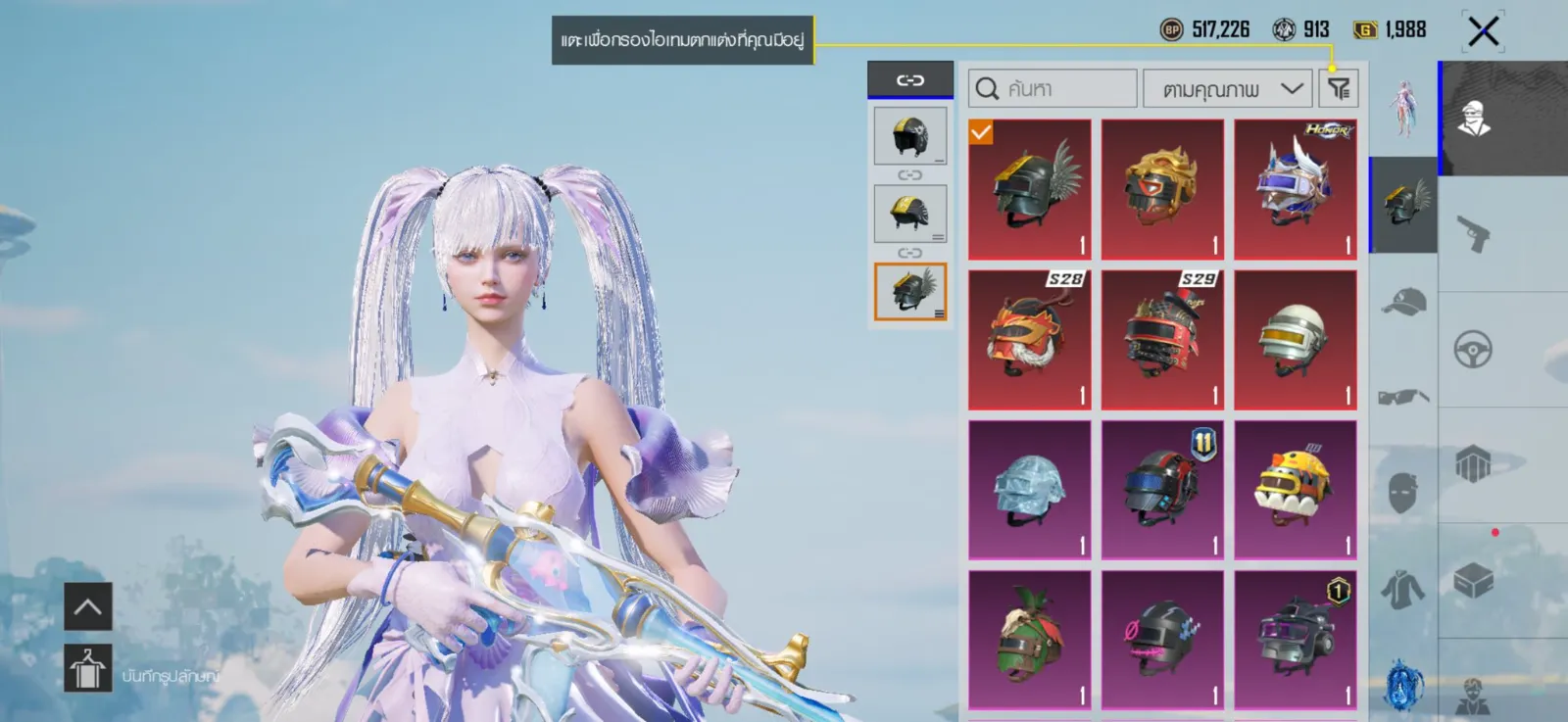Save the outfit with the hanger button
Image resolution: width=1568 pixels, height=722 pixels.
pos(88,669)
